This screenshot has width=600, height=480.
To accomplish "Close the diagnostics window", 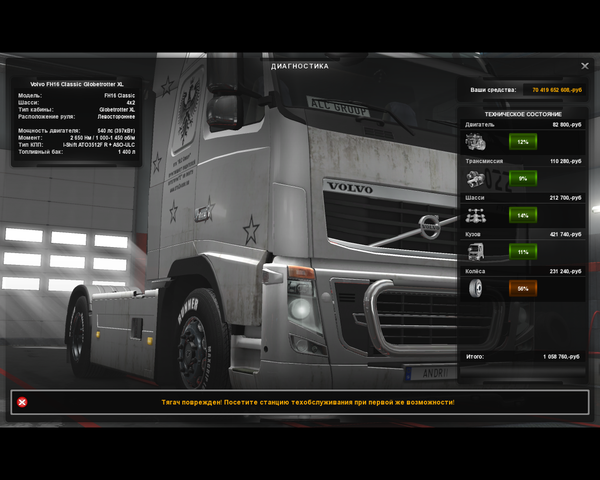I will pos(585,66).
